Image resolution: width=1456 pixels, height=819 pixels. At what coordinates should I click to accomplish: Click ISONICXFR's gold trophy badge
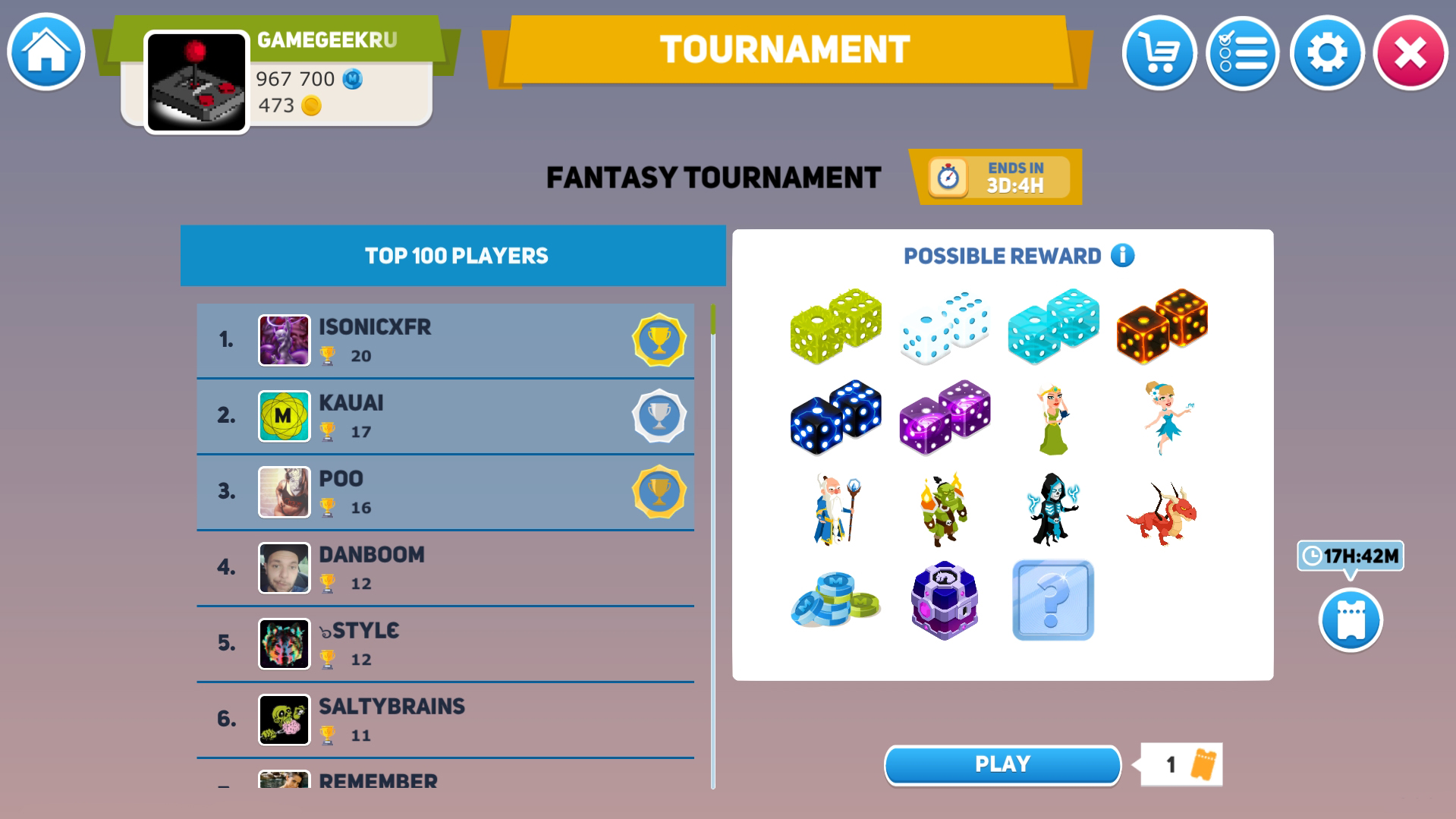pos(659,340)
